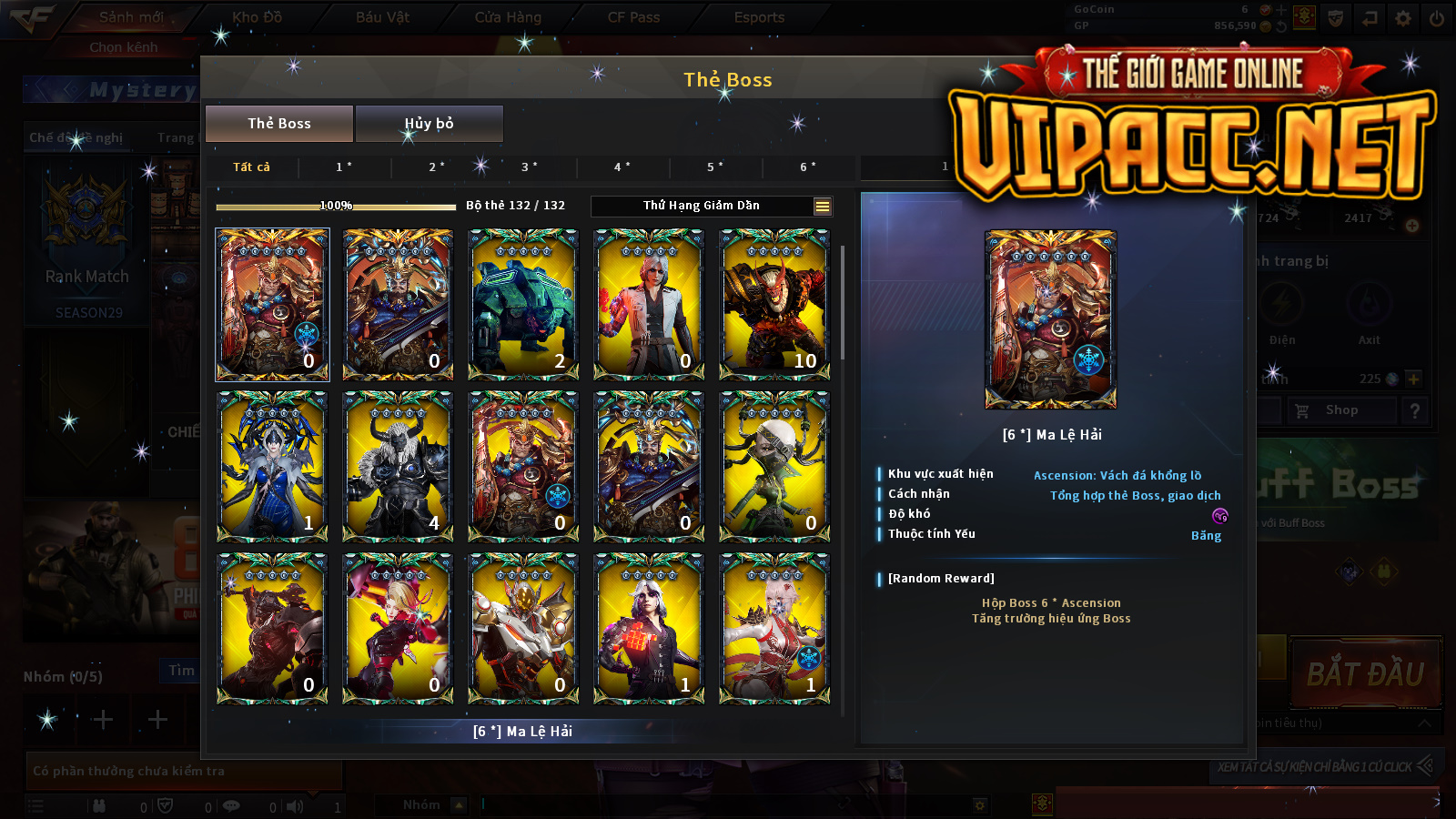Choose the red horned demon boss card
This screenshot has height=819, width=1456.
[774, 304]
